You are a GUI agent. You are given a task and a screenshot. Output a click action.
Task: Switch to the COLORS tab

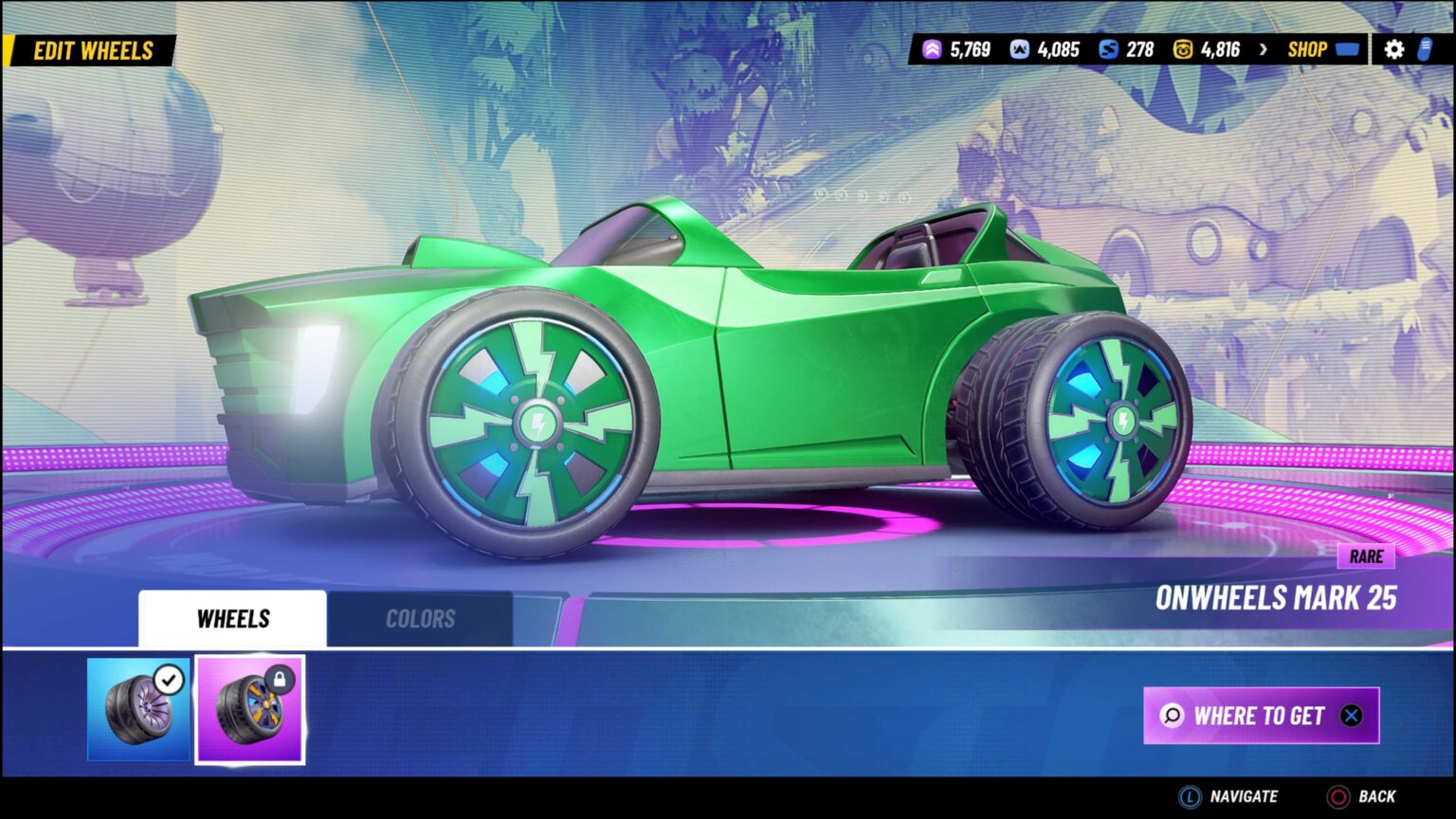tap(421, 618)
